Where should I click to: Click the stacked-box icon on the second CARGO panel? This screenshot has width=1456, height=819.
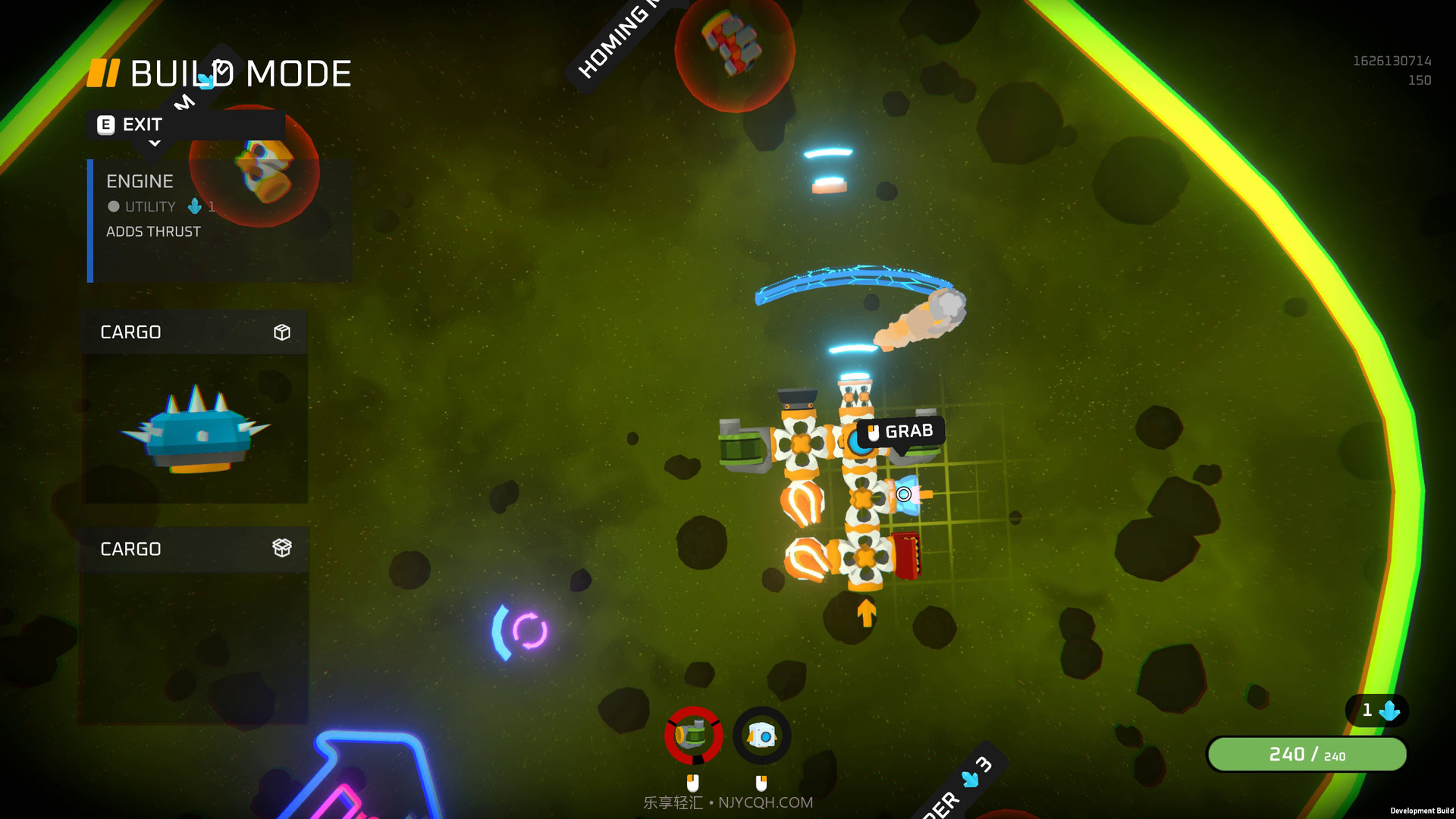(x=282, y=548)
